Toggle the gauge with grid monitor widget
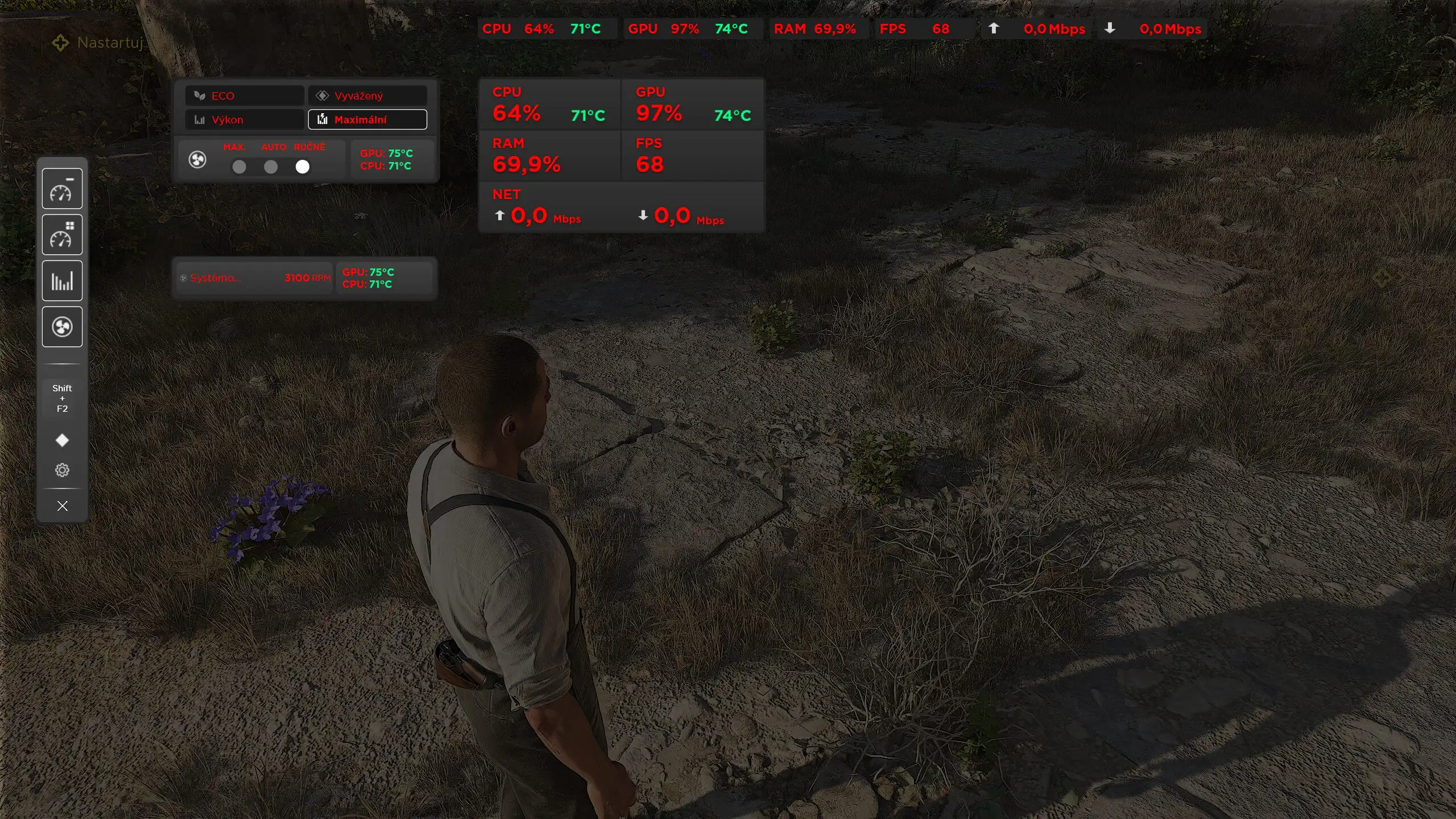This screenshot has width=1456, height=819. coord(62,235)
